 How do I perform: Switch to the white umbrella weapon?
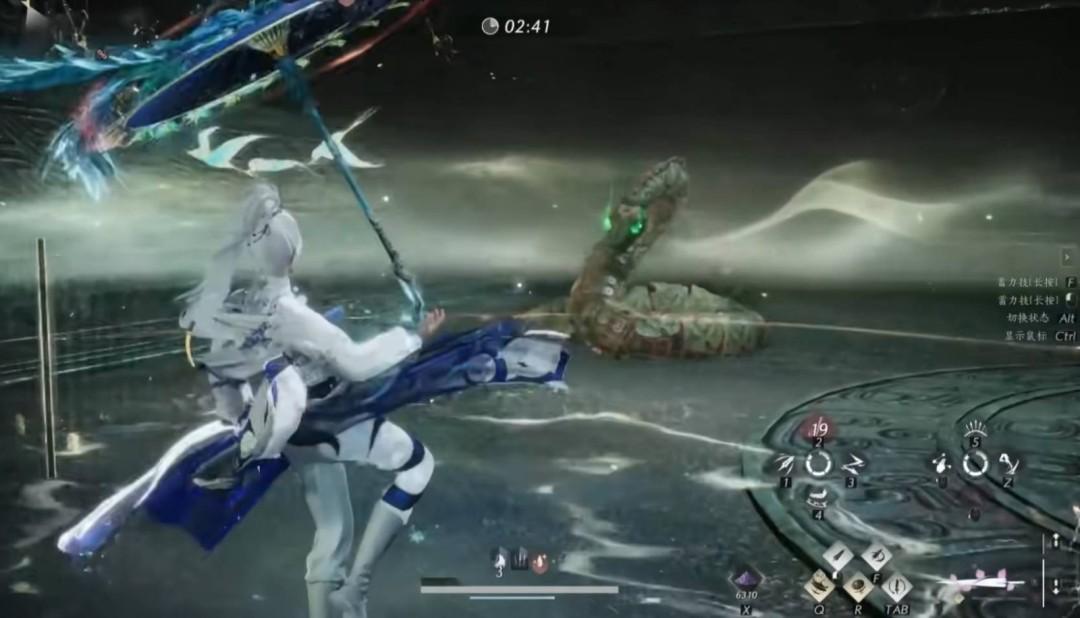click(x=985, y=581)
